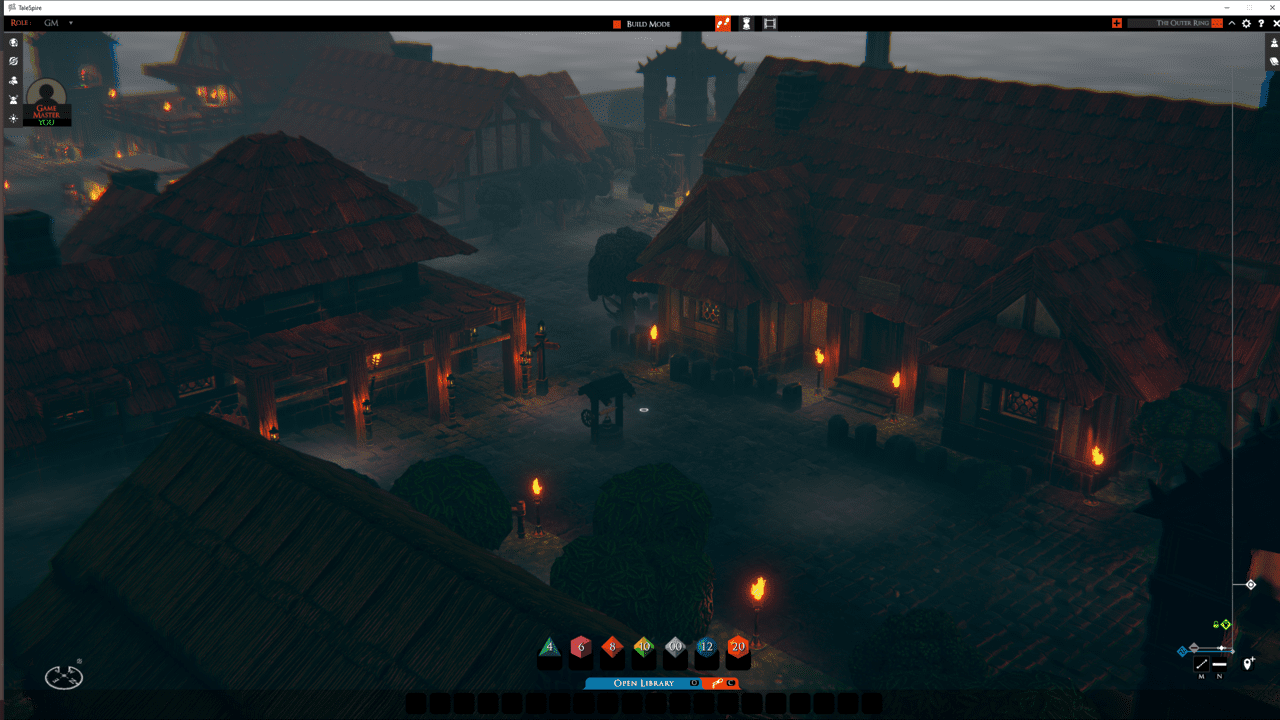Click the Open Library button
This screenshot has width=1280, height=720.
644,683
